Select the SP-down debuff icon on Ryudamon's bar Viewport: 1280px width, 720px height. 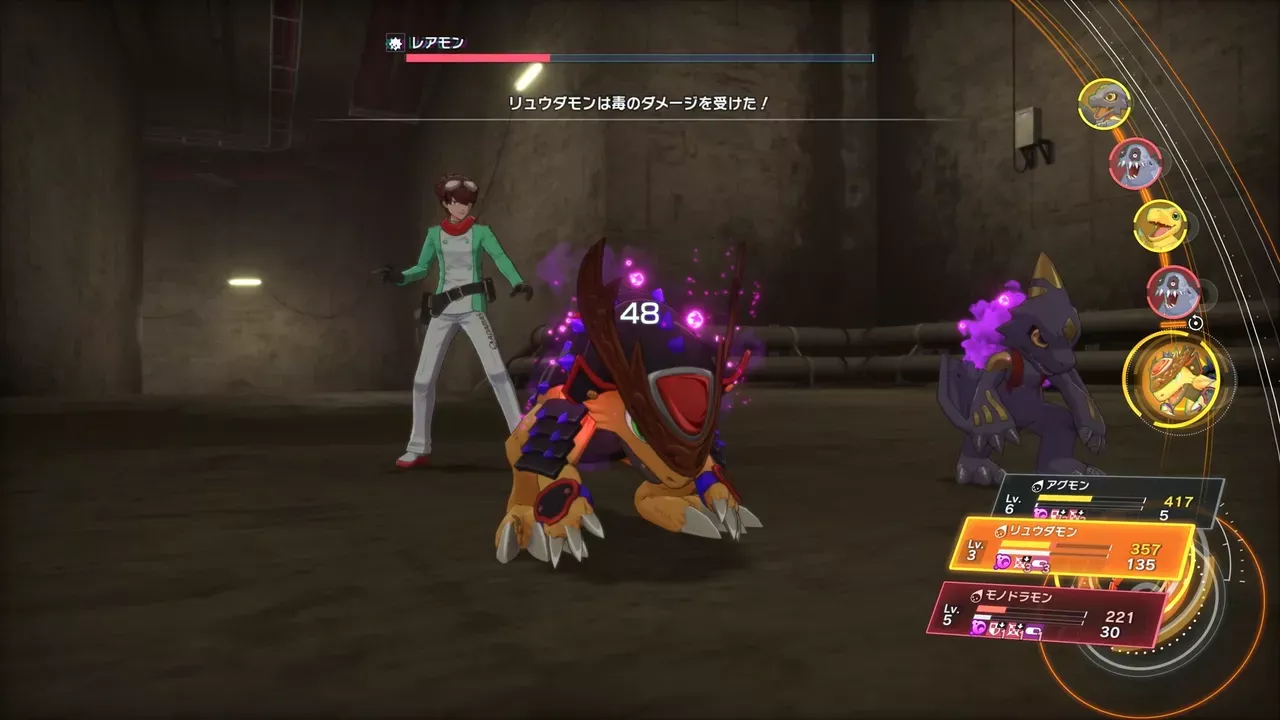point(1040,564)
